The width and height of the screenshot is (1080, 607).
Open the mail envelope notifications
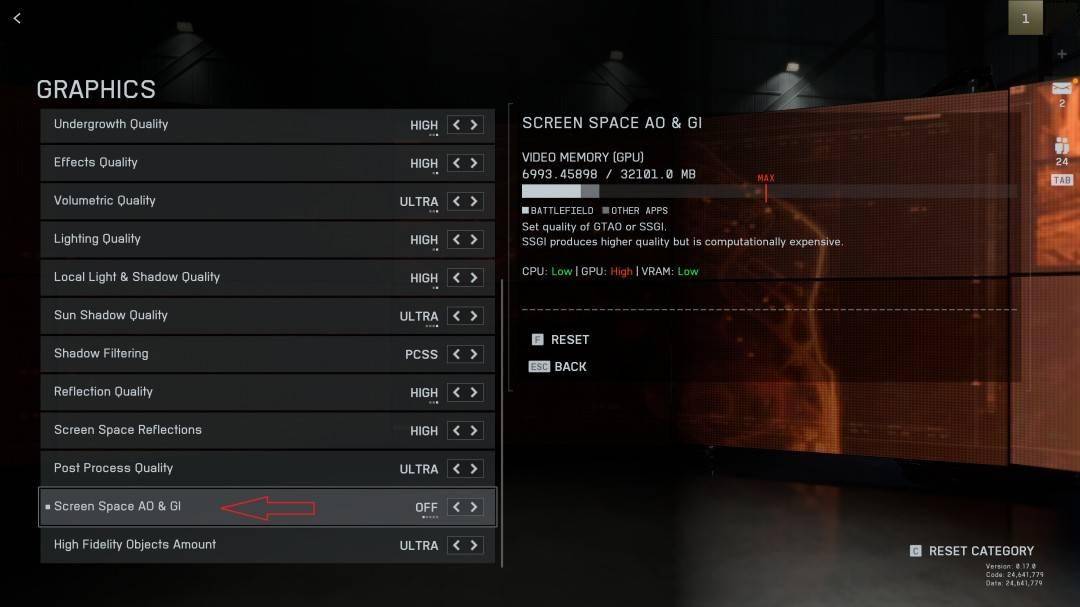click(x=1061, y=89)
